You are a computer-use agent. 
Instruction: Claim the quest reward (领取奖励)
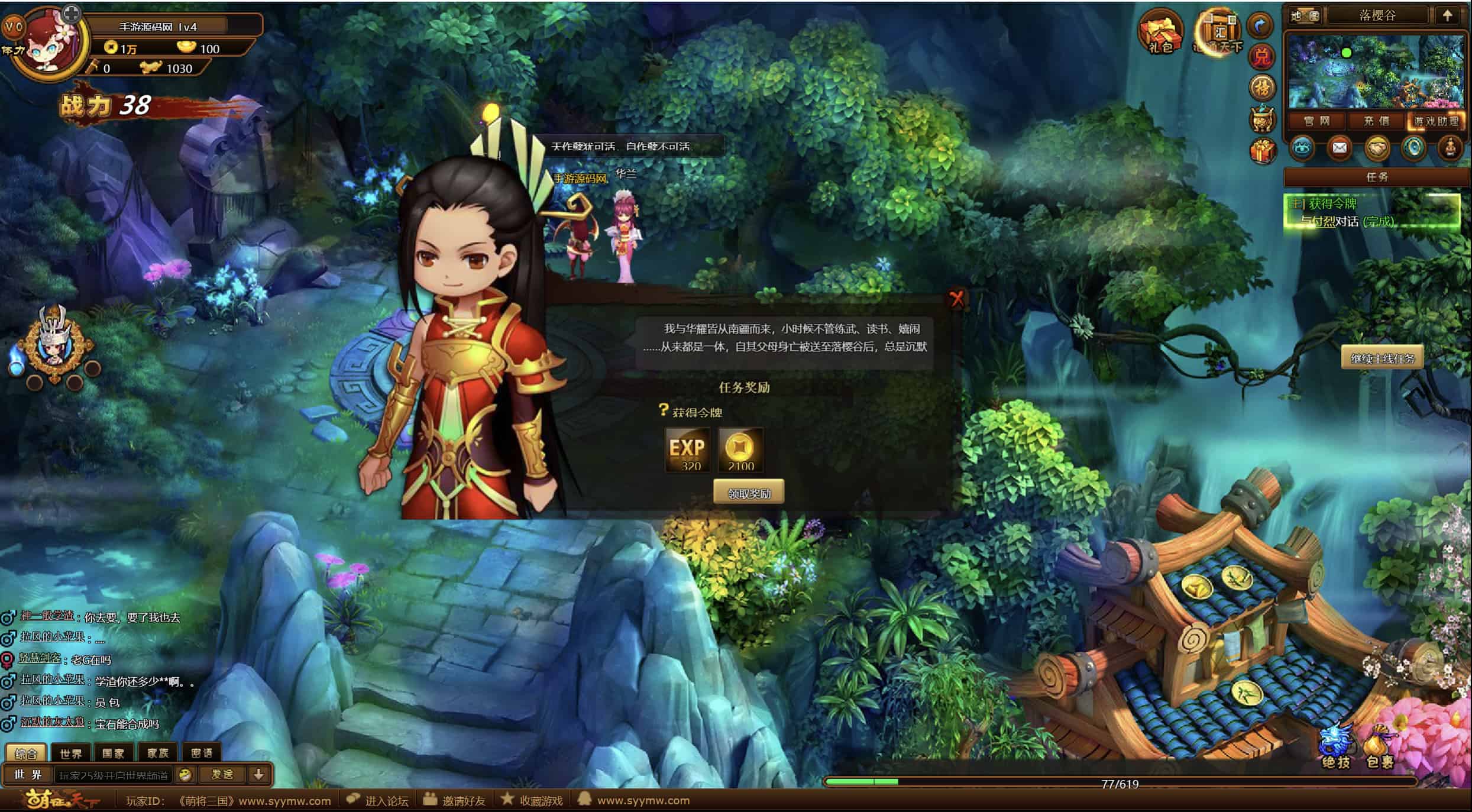(x=749, y=493)
